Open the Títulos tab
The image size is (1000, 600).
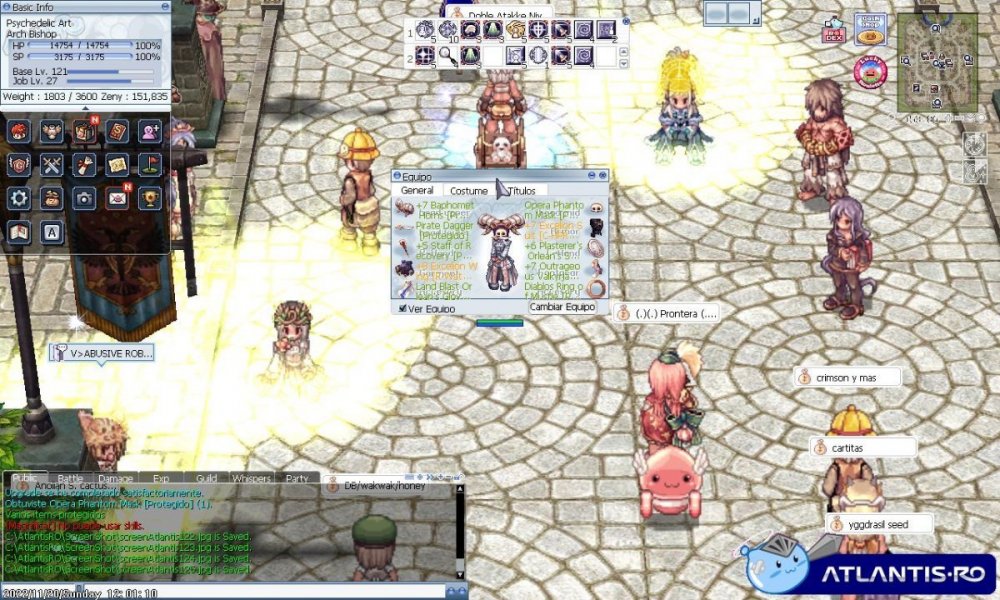click(x=522, y=190)
